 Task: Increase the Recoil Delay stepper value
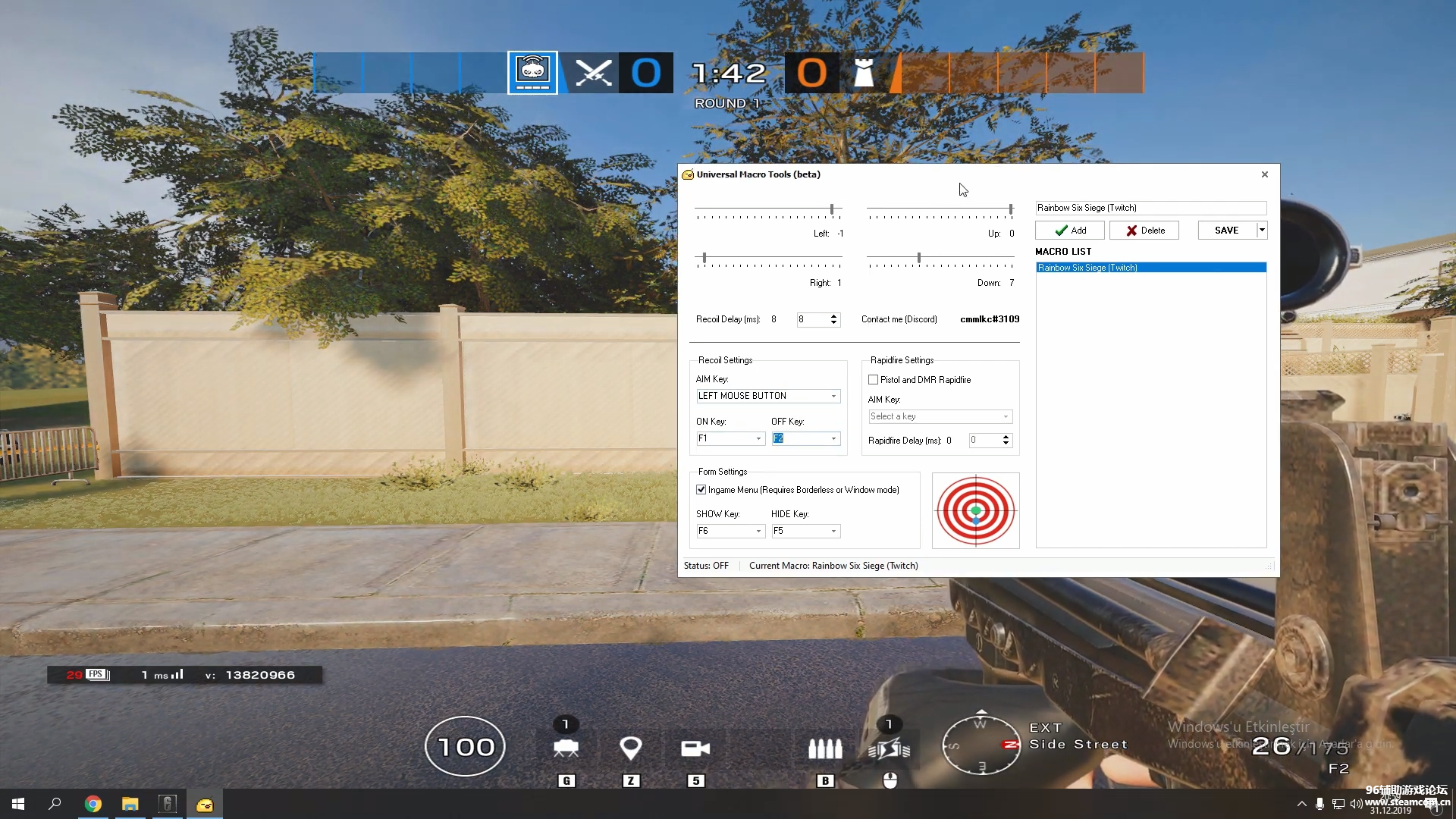coord(834,316)
